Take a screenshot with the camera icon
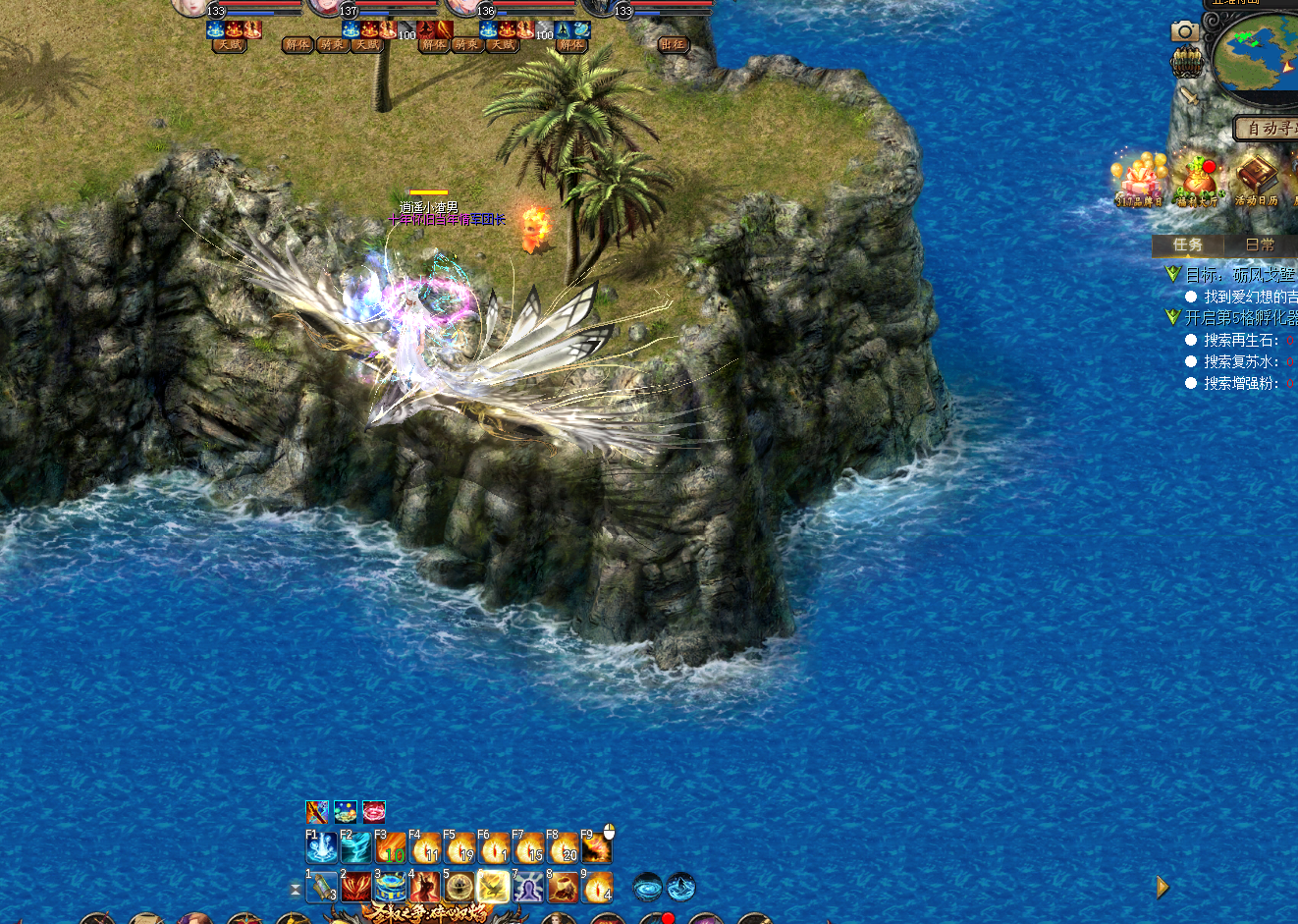 pos(1185,31)
